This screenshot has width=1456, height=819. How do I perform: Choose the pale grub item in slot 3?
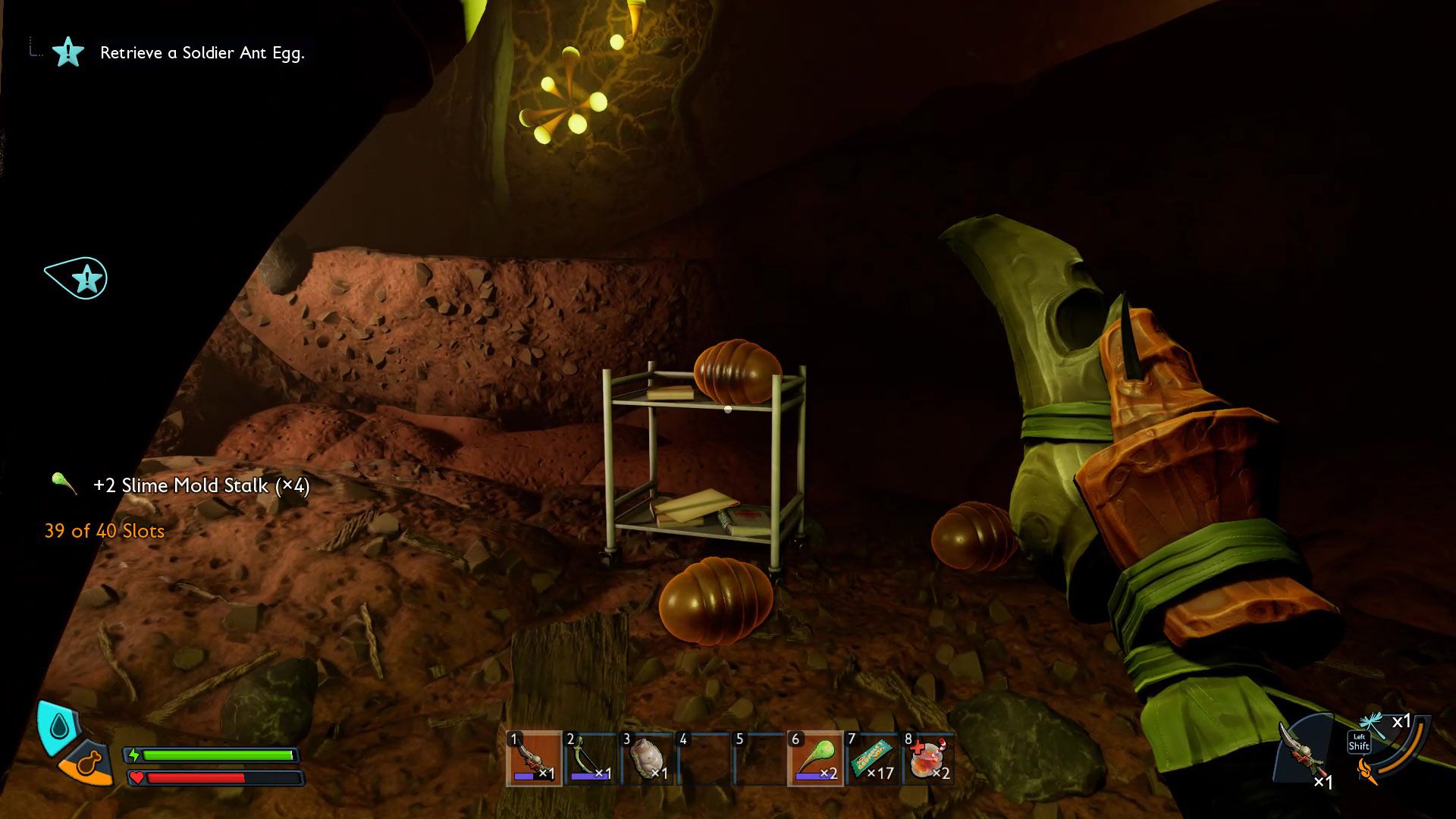pos(647,758)
